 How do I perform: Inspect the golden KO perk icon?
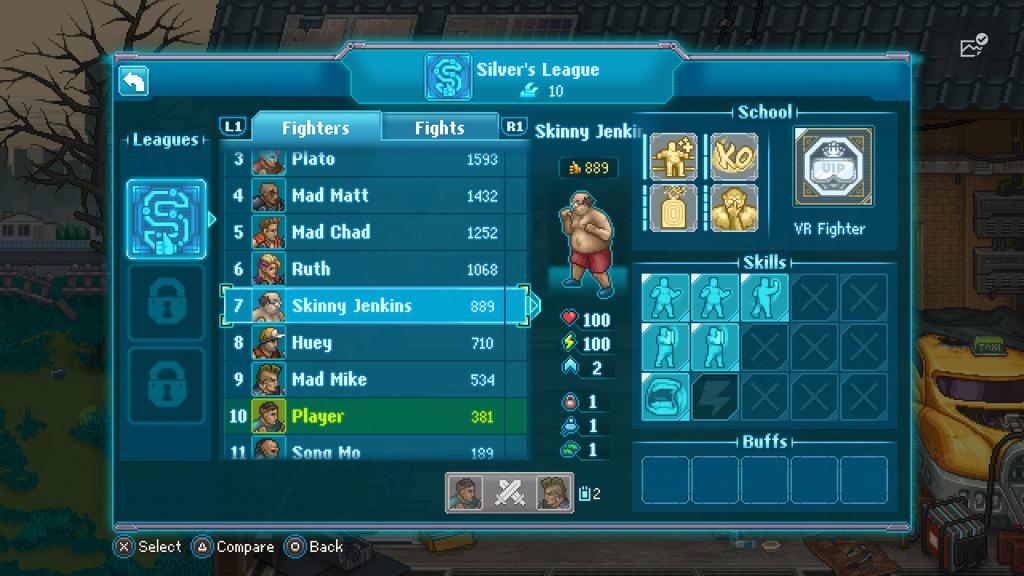734,157
